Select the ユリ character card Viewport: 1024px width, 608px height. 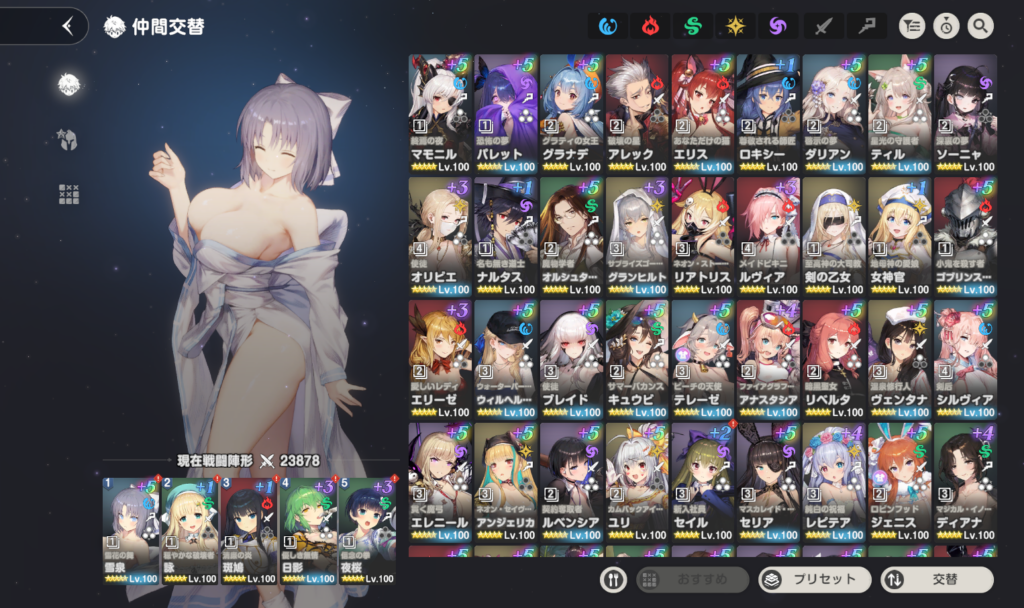[x=636, y=482]
